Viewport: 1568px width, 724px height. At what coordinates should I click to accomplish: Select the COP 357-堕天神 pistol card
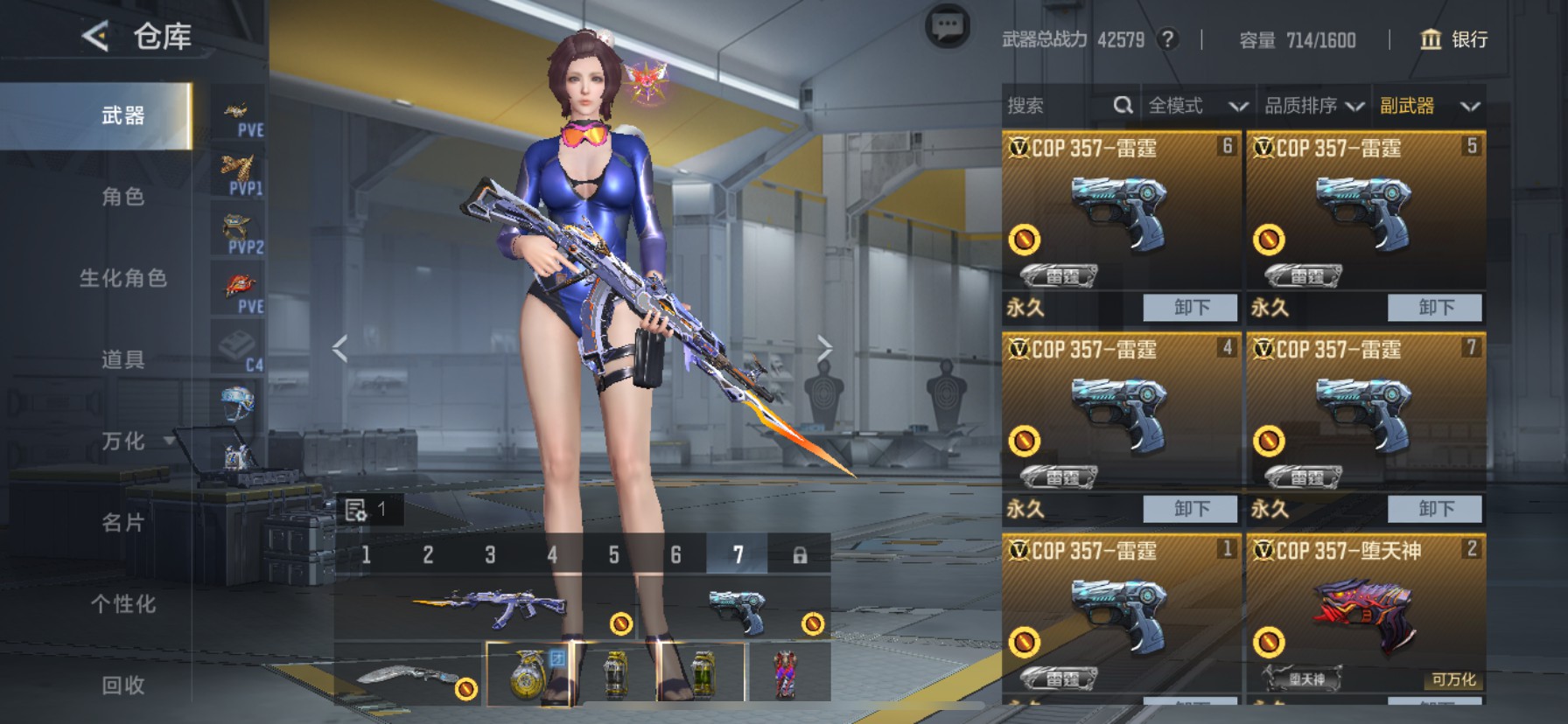(1365, 612)
